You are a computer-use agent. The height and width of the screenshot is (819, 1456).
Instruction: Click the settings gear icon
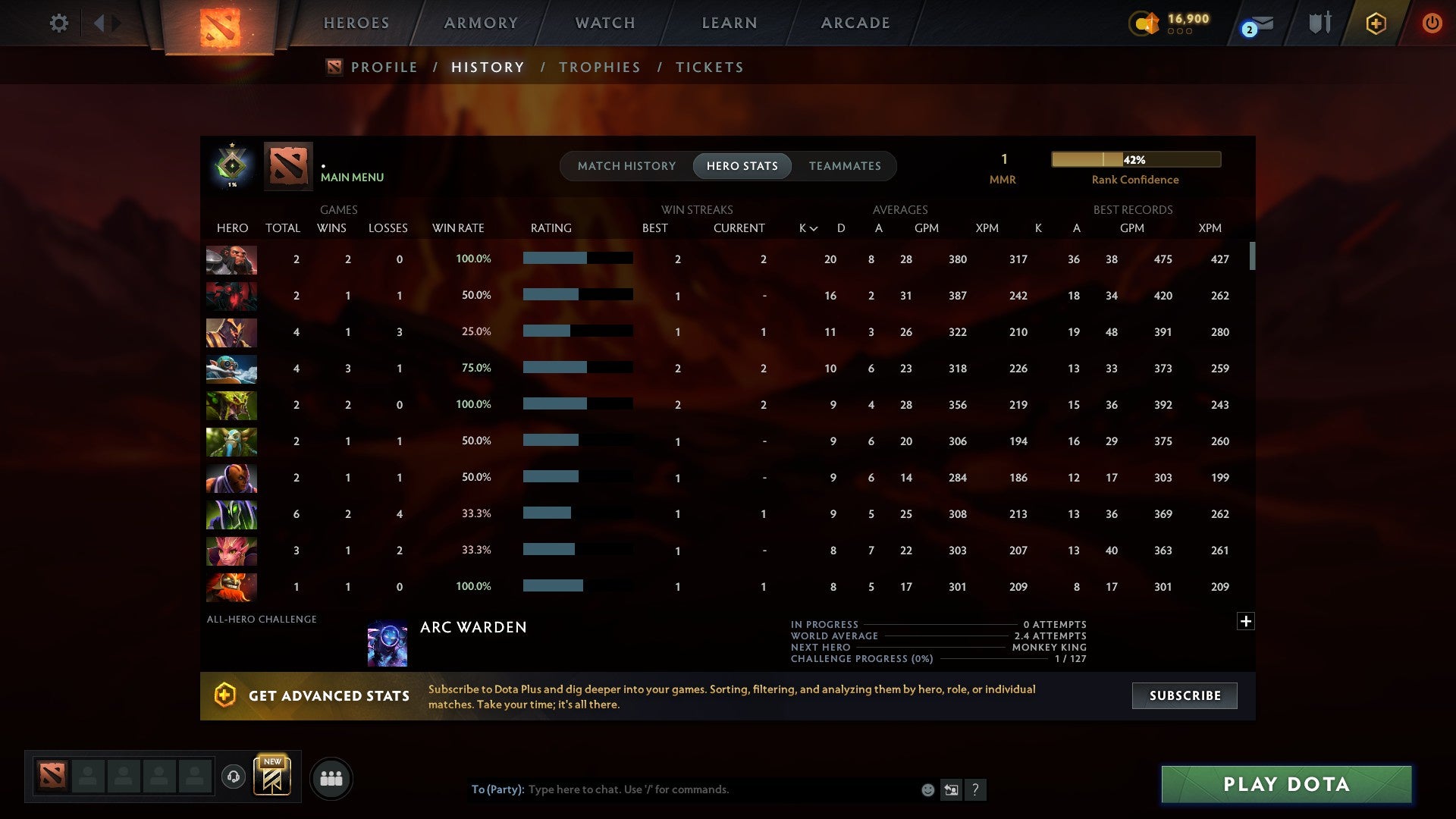(x=59, y=24)
